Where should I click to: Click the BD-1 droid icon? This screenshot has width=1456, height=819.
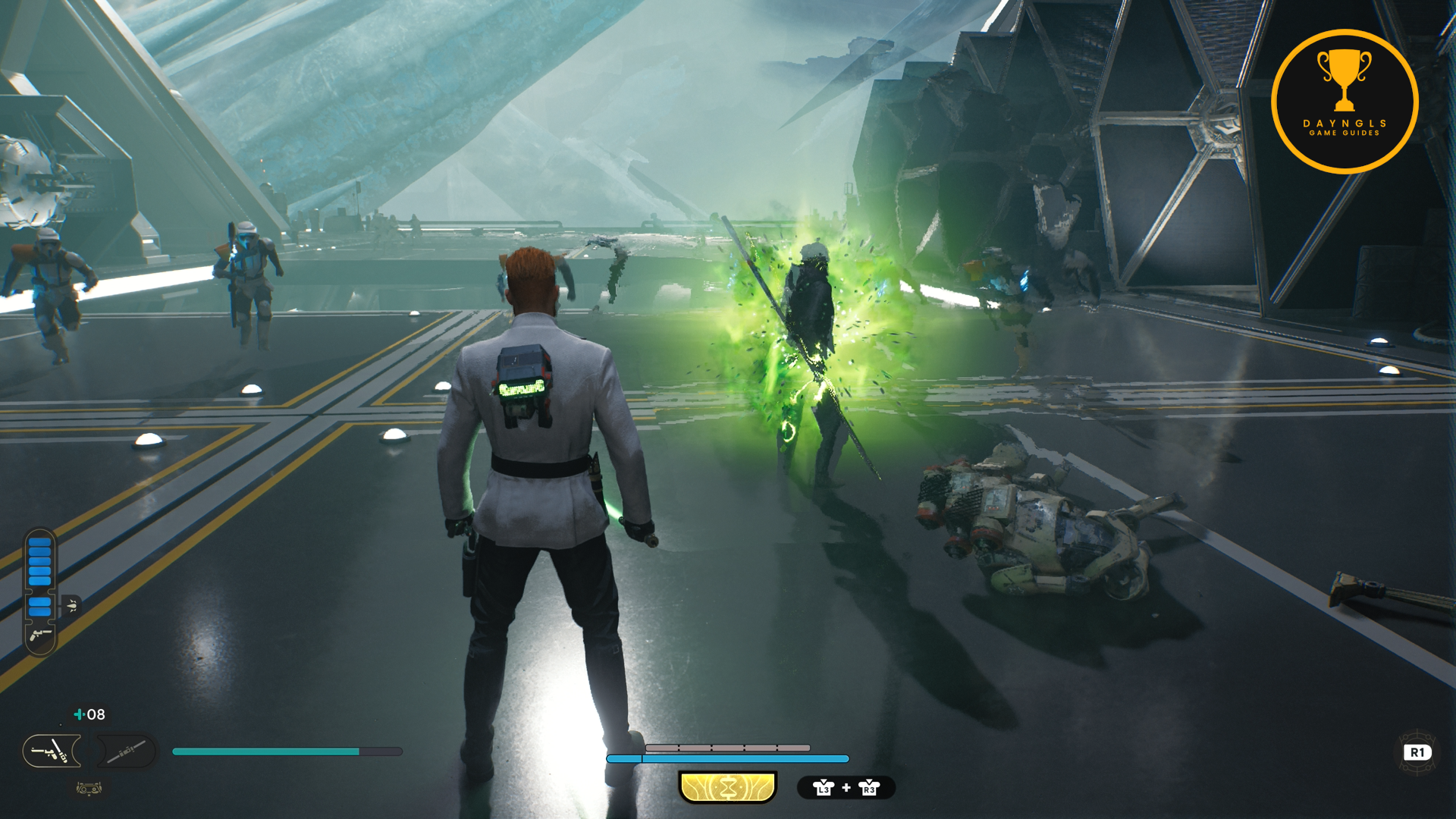pos(89,789)
